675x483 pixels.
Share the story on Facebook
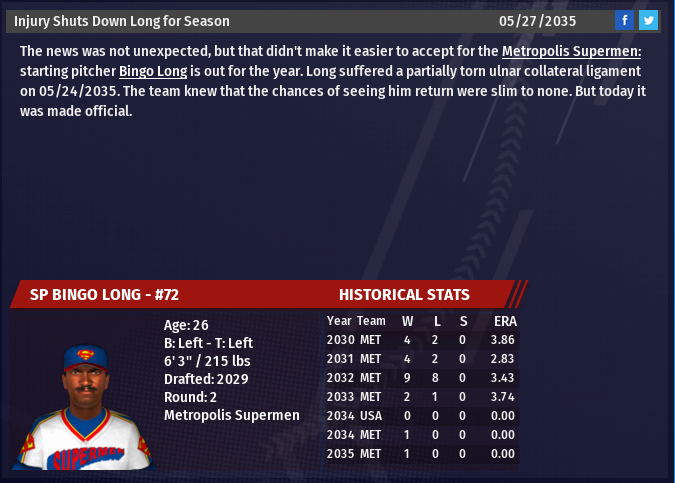pos(624,20)
